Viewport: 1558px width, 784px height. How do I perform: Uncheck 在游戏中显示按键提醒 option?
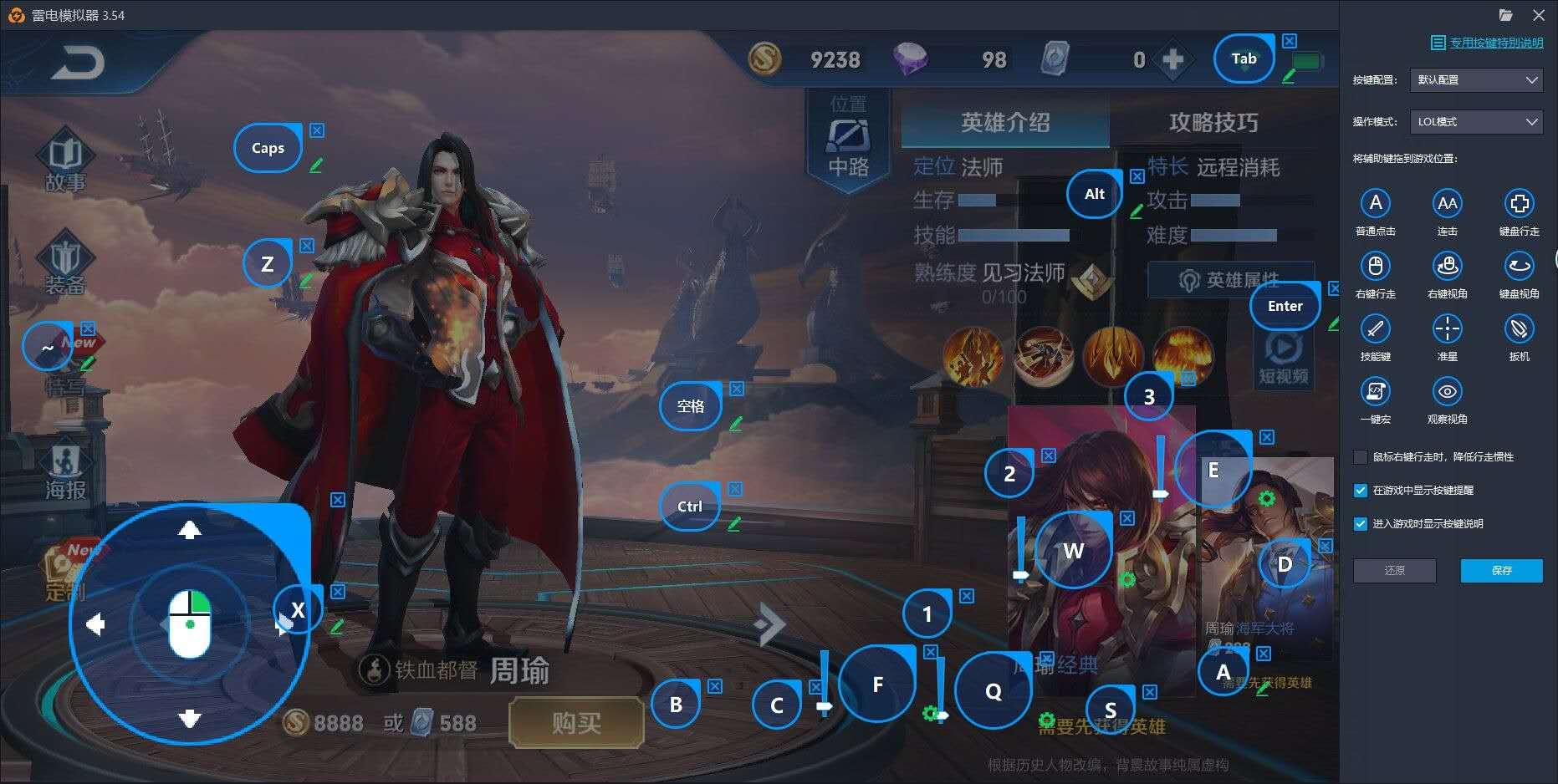pyautogui.click(x=1361, y=491)
